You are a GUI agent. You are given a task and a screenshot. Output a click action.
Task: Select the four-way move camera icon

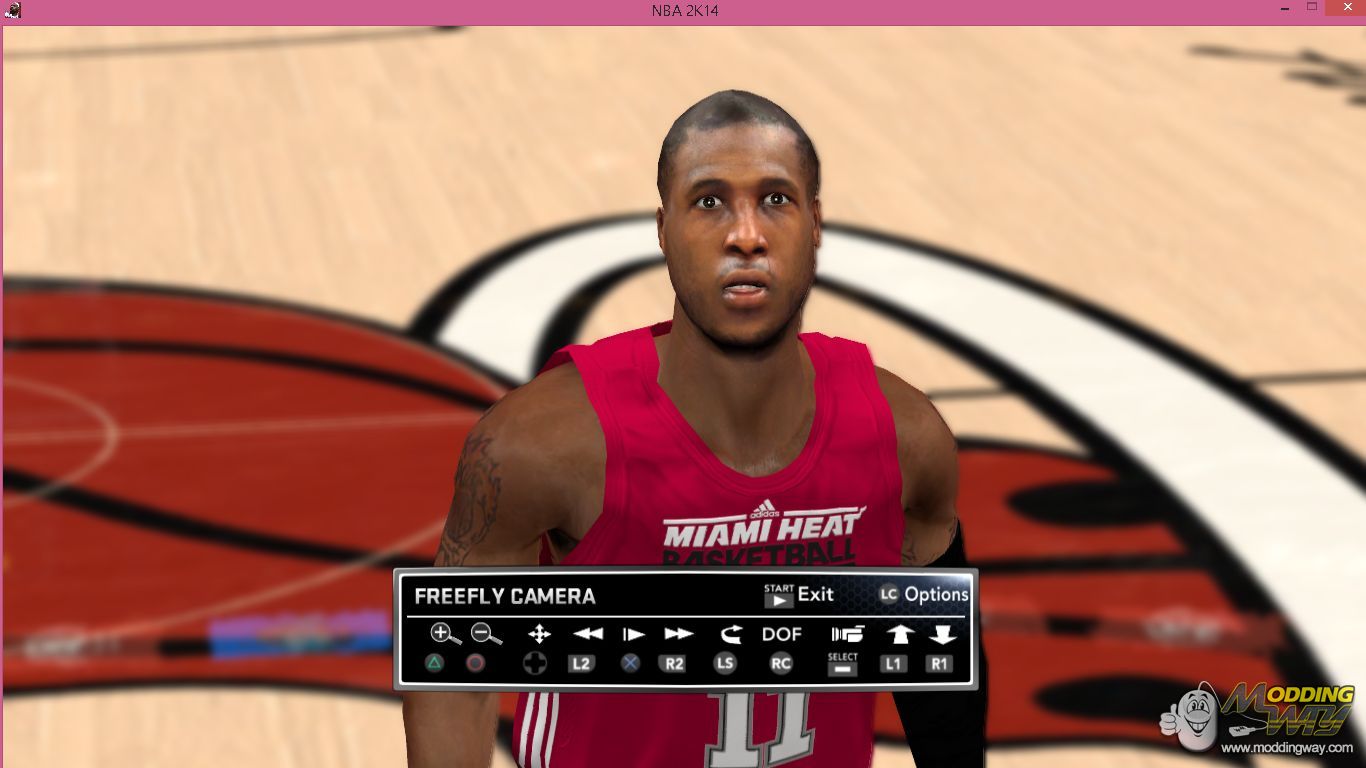[539, 633]
